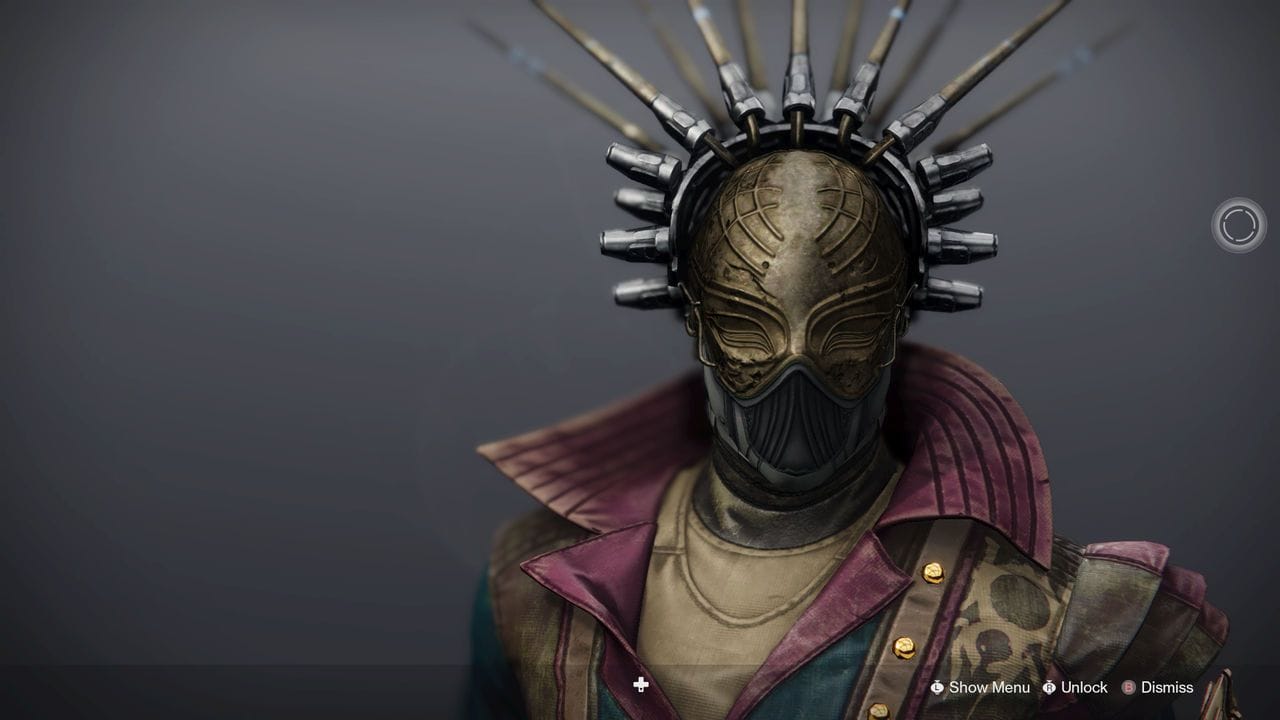
Task: Click the B-button icon beside Dismiss
Action: point(1126,688)
